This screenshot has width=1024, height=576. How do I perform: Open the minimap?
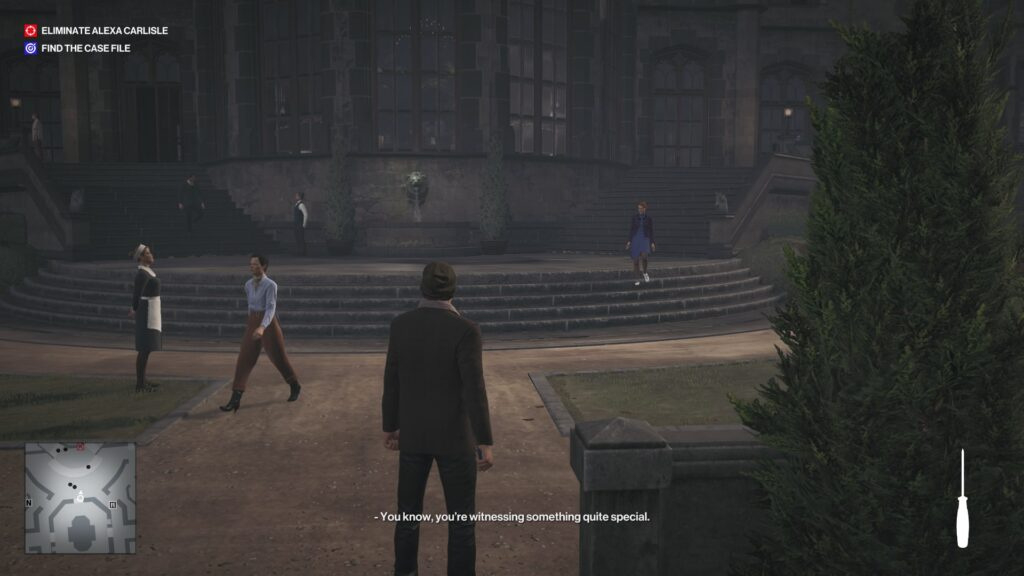(80, 498)
